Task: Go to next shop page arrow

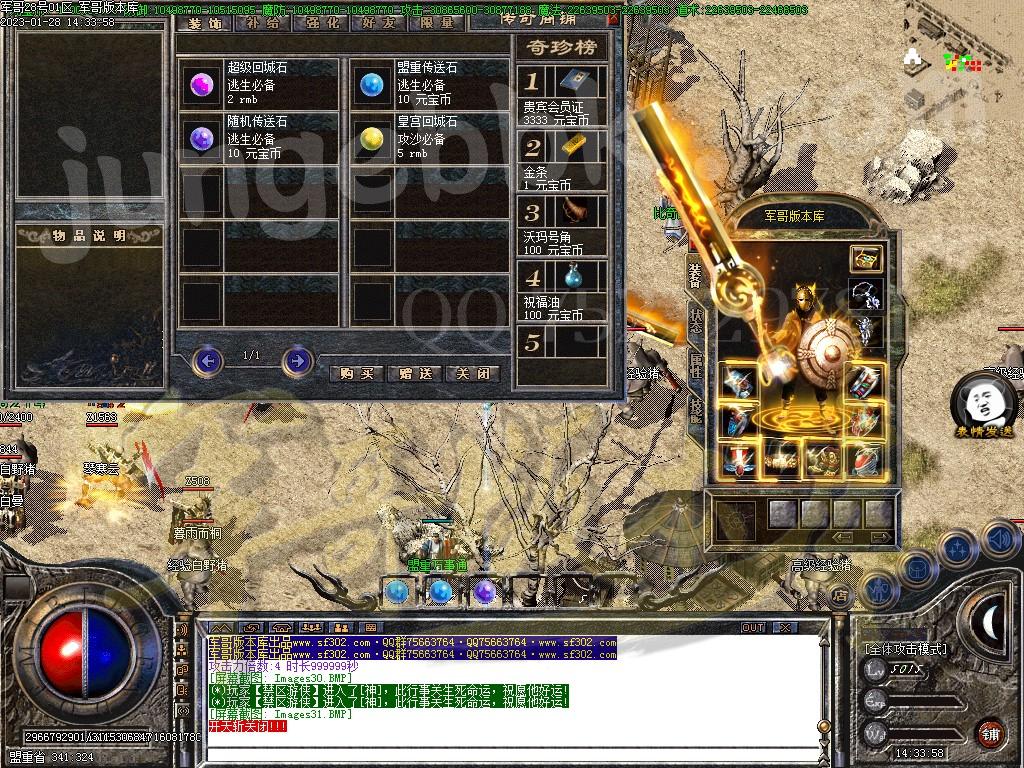Action: coord(297,360)
